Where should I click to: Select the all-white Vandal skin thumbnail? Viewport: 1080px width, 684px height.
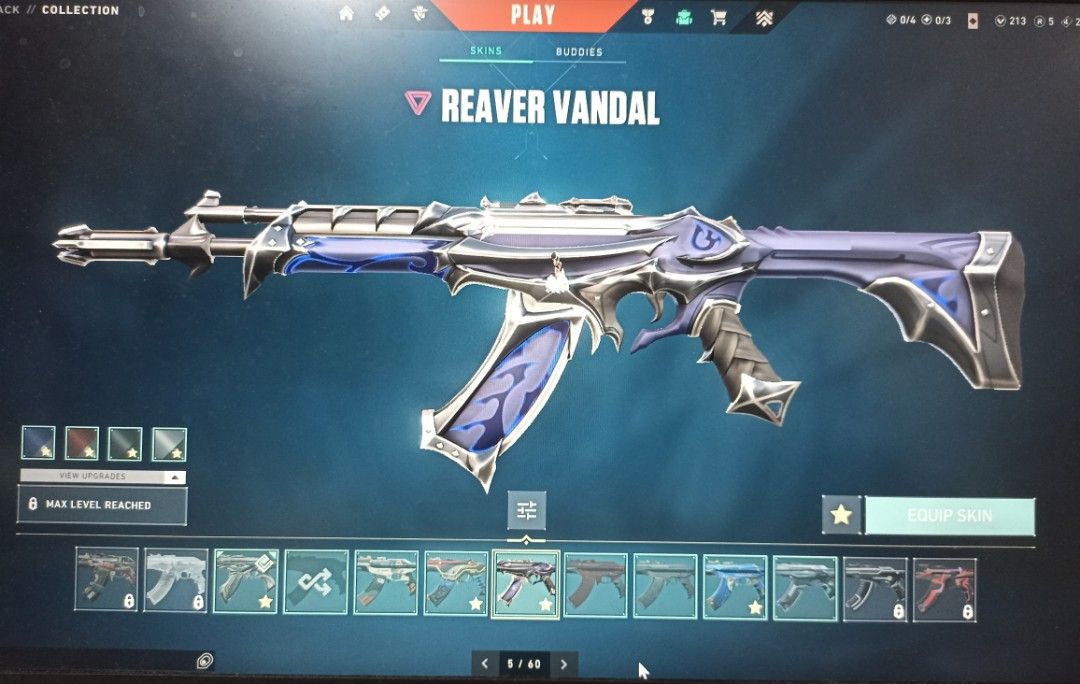[x=176, y=581]
